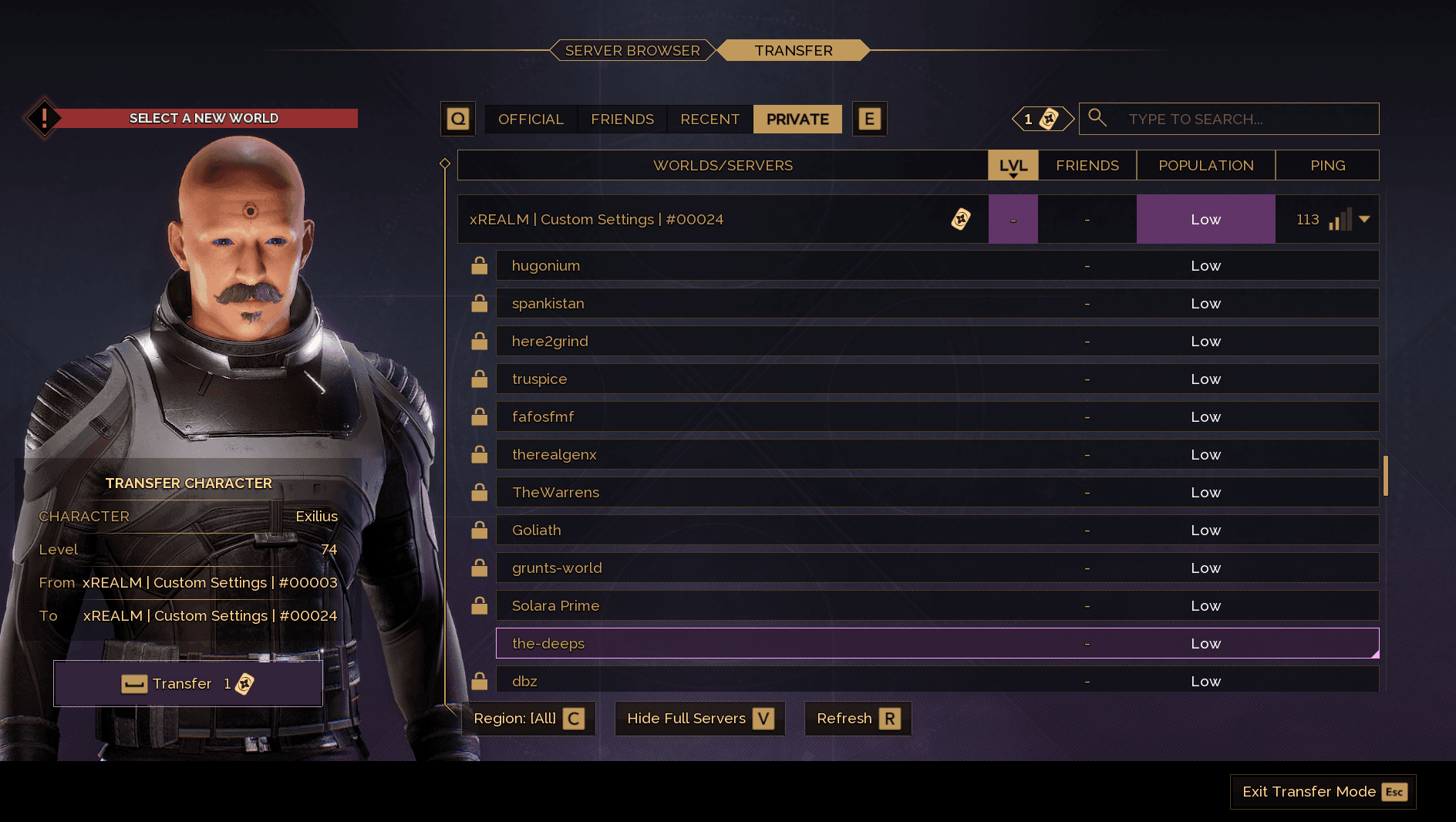The width and height of the screenshot is (1456, 822).
Task: Choose the Private servers tab
Action: point(797,120)
